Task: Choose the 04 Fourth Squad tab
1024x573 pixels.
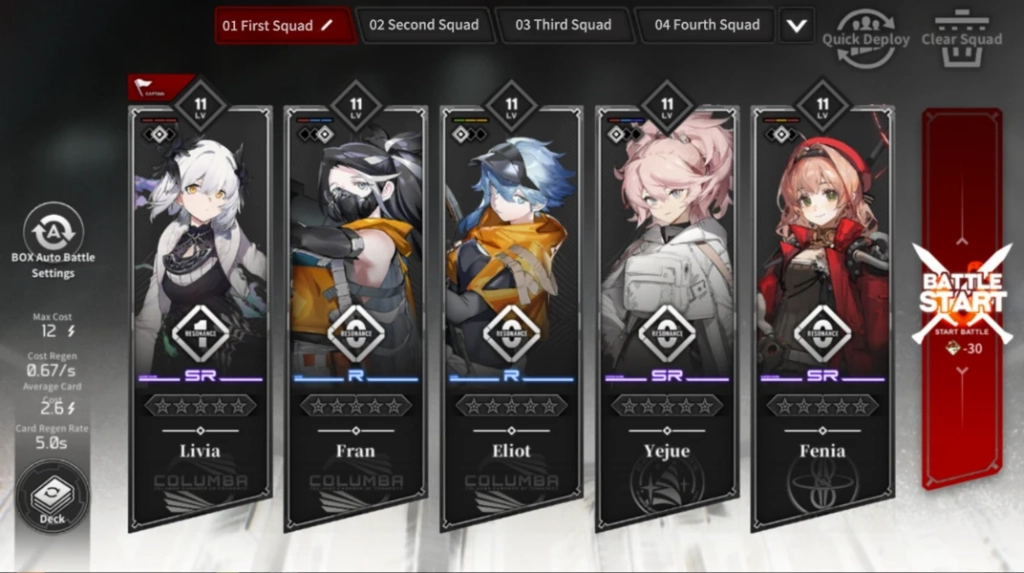Action: [707, 25]
